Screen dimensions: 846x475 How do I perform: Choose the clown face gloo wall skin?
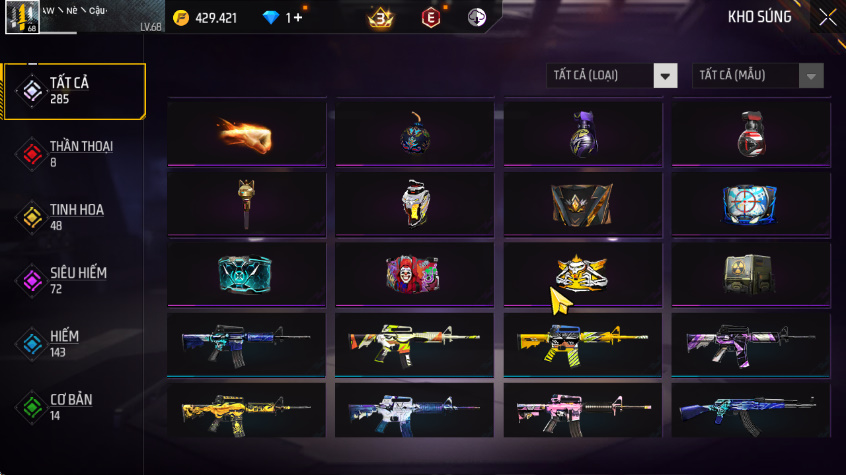[x=414, y=272]
